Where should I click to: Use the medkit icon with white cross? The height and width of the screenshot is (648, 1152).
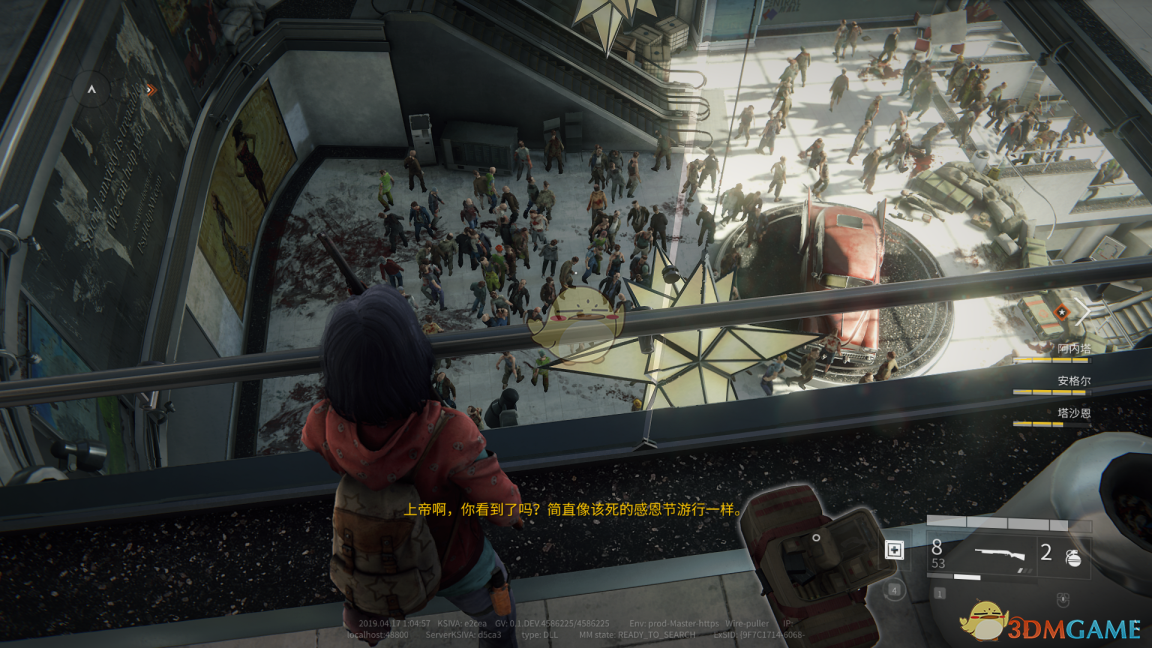click(894, 549)
